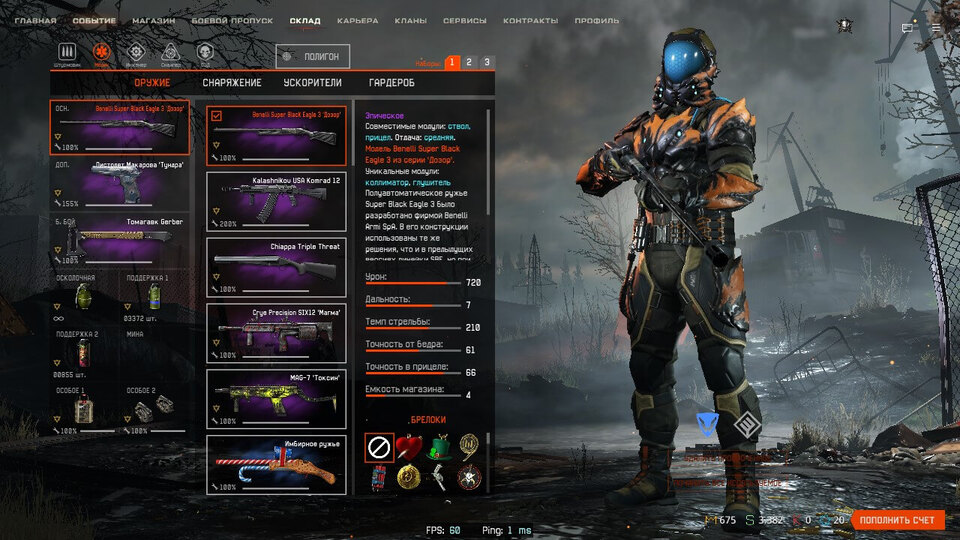Viewport: 960px width, 540px height.
Task: Choose the Crye Precision SIX12 'Магма'
Action: coord(276,333)
